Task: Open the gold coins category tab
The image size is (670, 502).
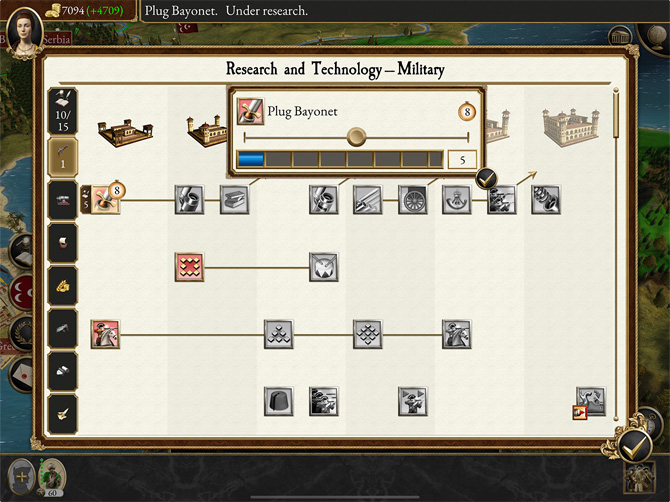Action: pyautogui.click(x=62, y=284)
